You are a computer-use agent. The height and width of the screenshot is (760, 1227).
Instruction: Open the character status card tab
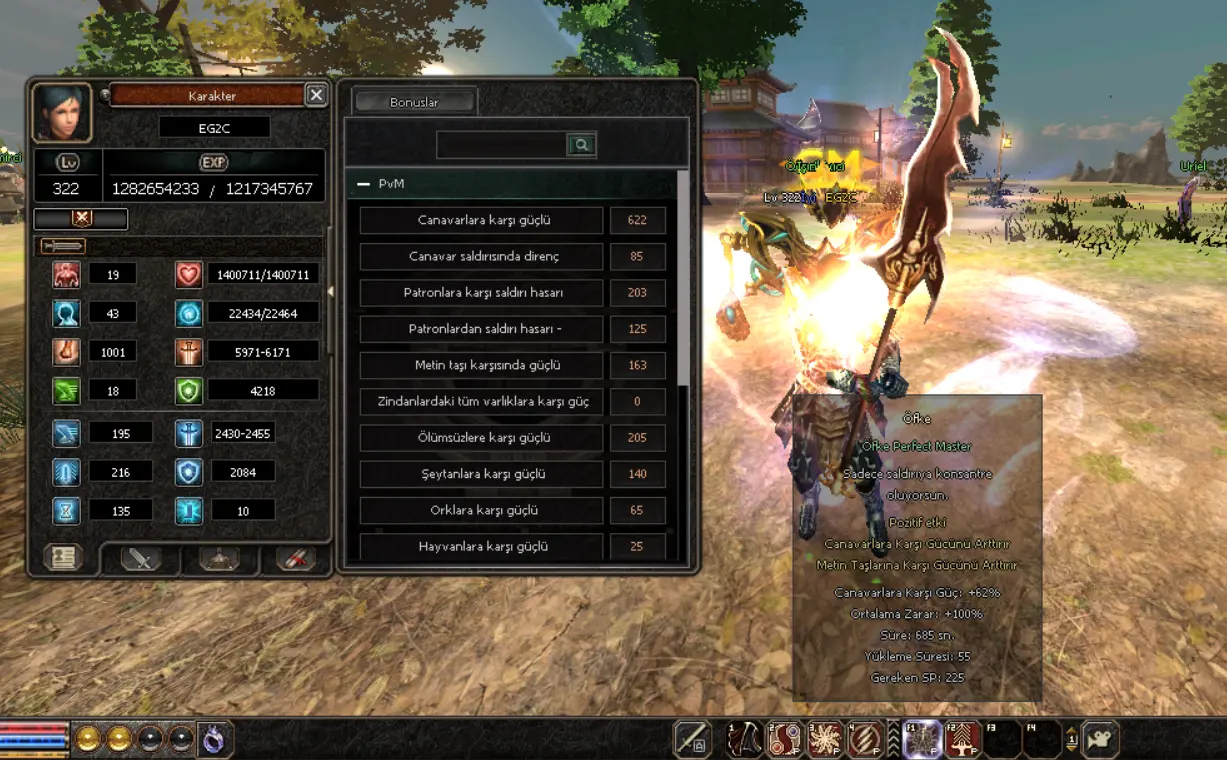(x=63, y=558)
